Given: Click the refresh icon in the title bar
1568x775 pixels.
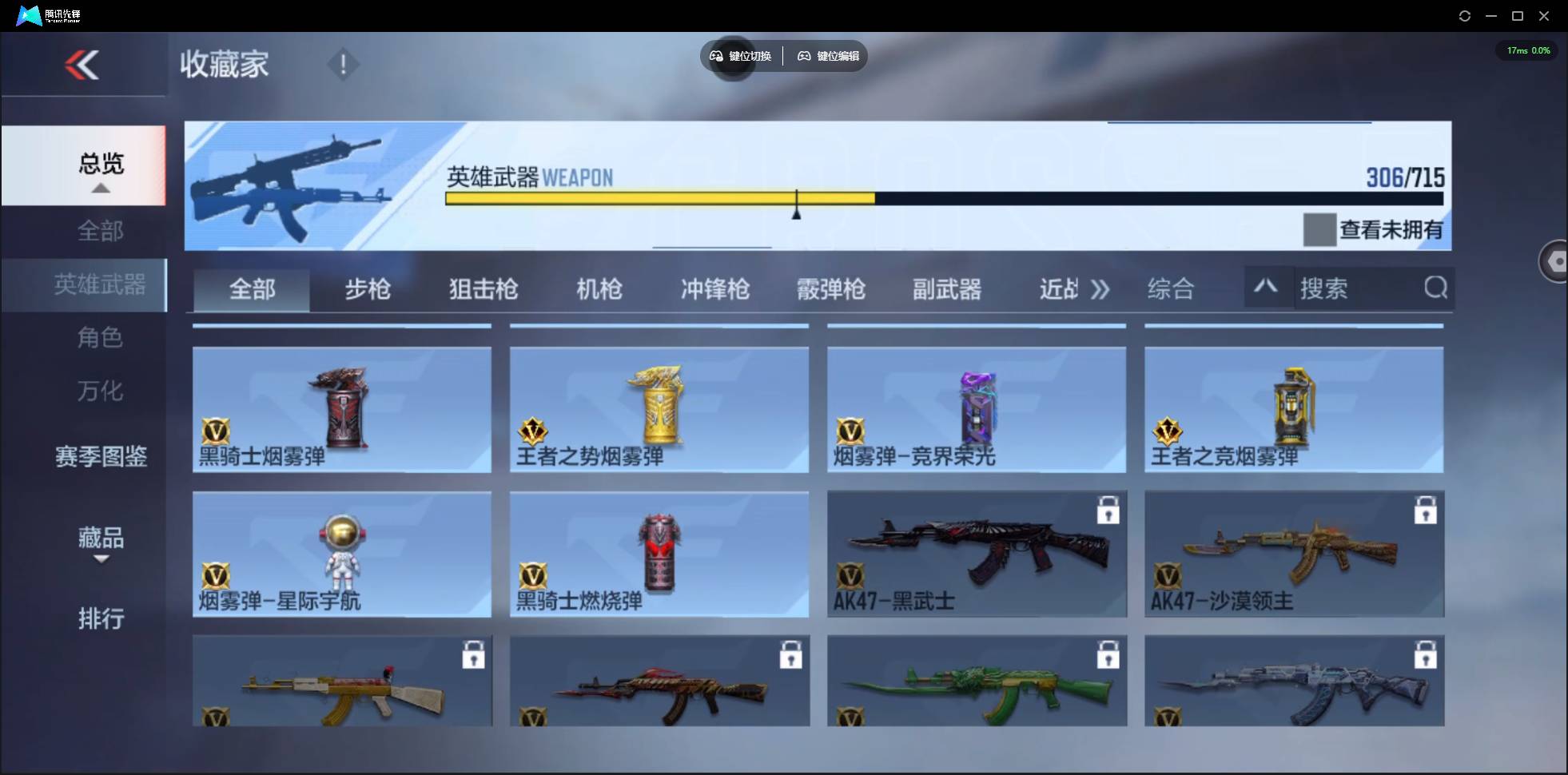Looking at the screenshot, I should coord(1465,15).
